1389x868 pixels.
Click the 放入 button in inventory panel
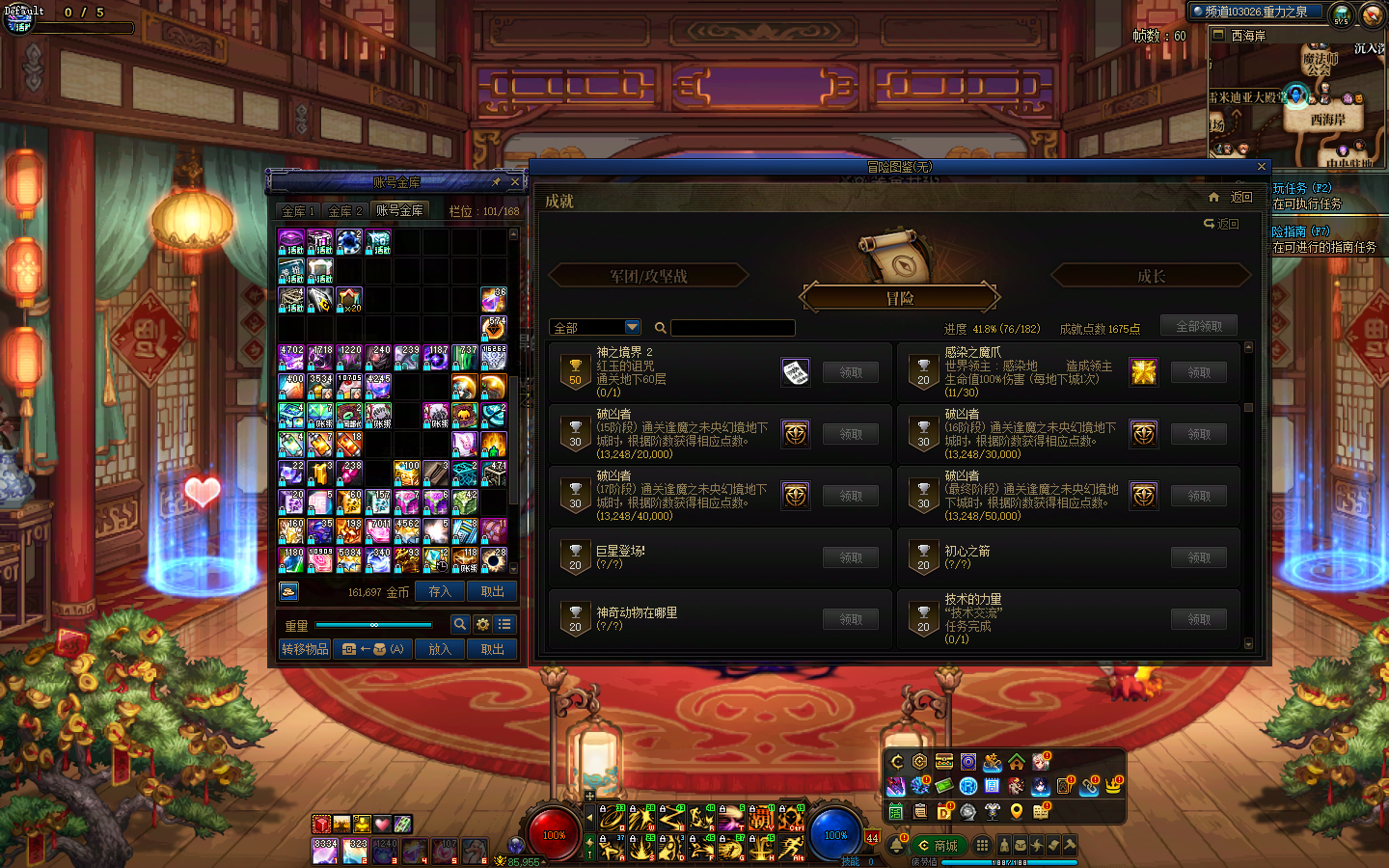click(440, 649)
